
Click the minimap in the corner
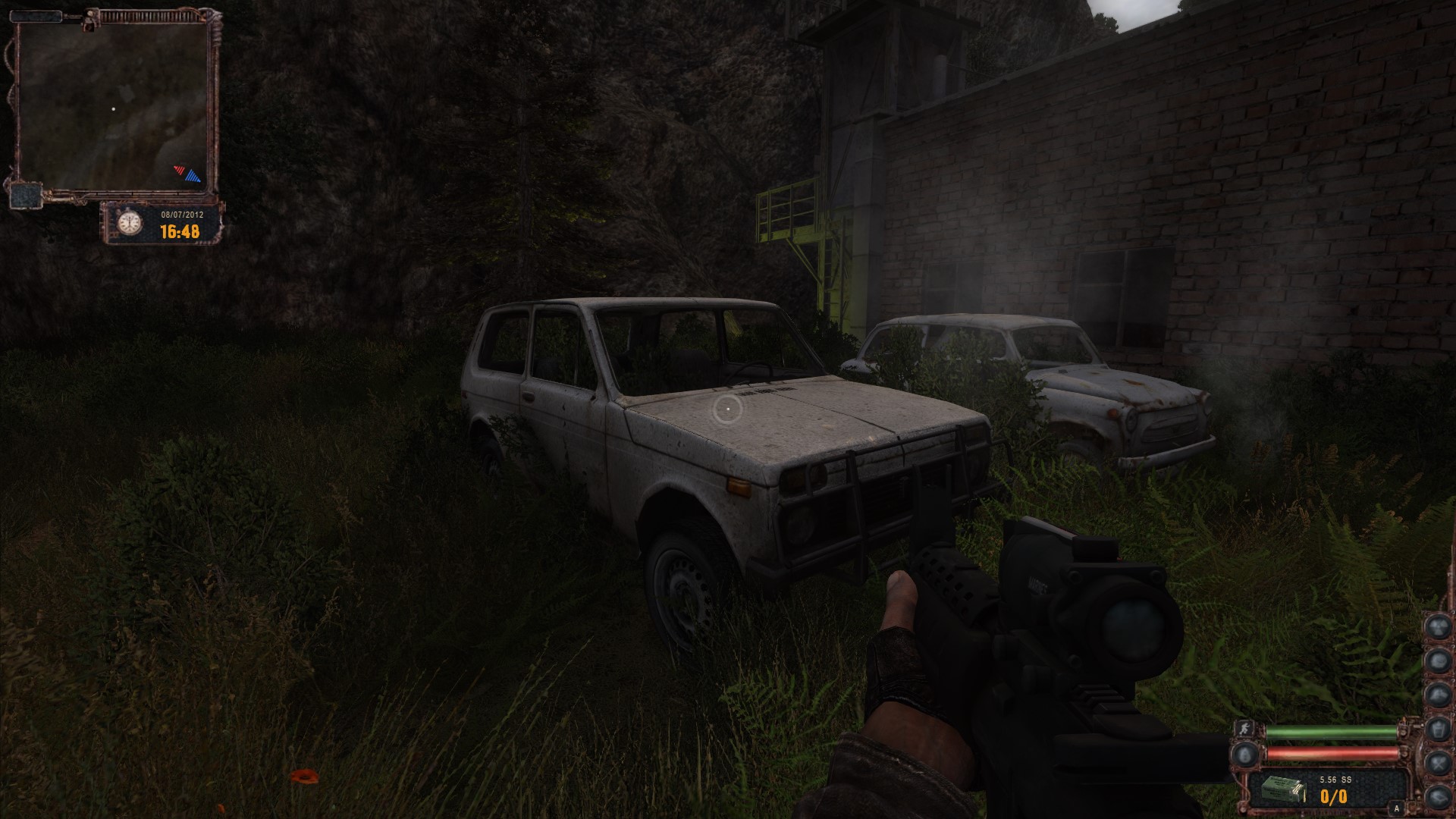112,106
